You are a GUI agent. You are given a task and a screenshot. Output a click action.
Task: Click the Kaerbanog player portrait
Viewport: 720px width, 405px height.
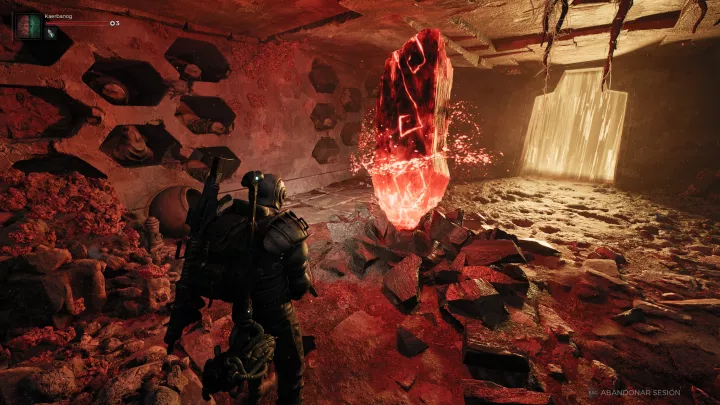point(27,25)
